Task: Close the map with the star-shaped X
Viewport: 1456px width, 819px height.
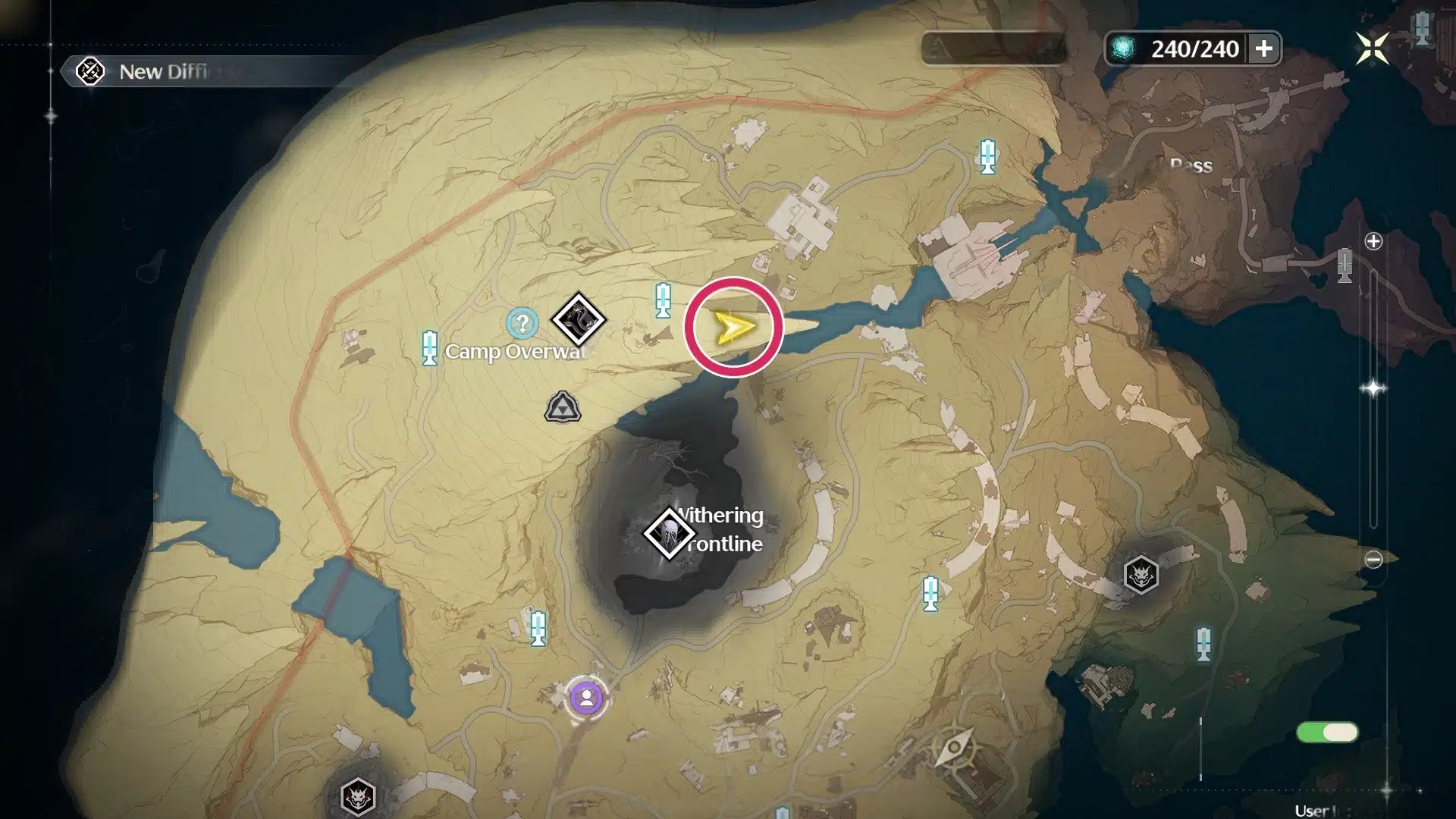Action: point(1372,49)
